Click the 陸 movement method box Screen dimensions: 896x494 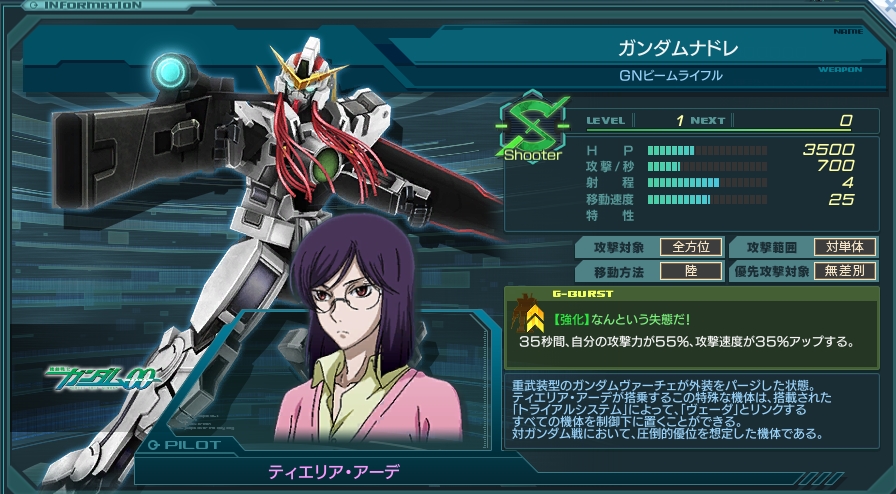[695, 271]
